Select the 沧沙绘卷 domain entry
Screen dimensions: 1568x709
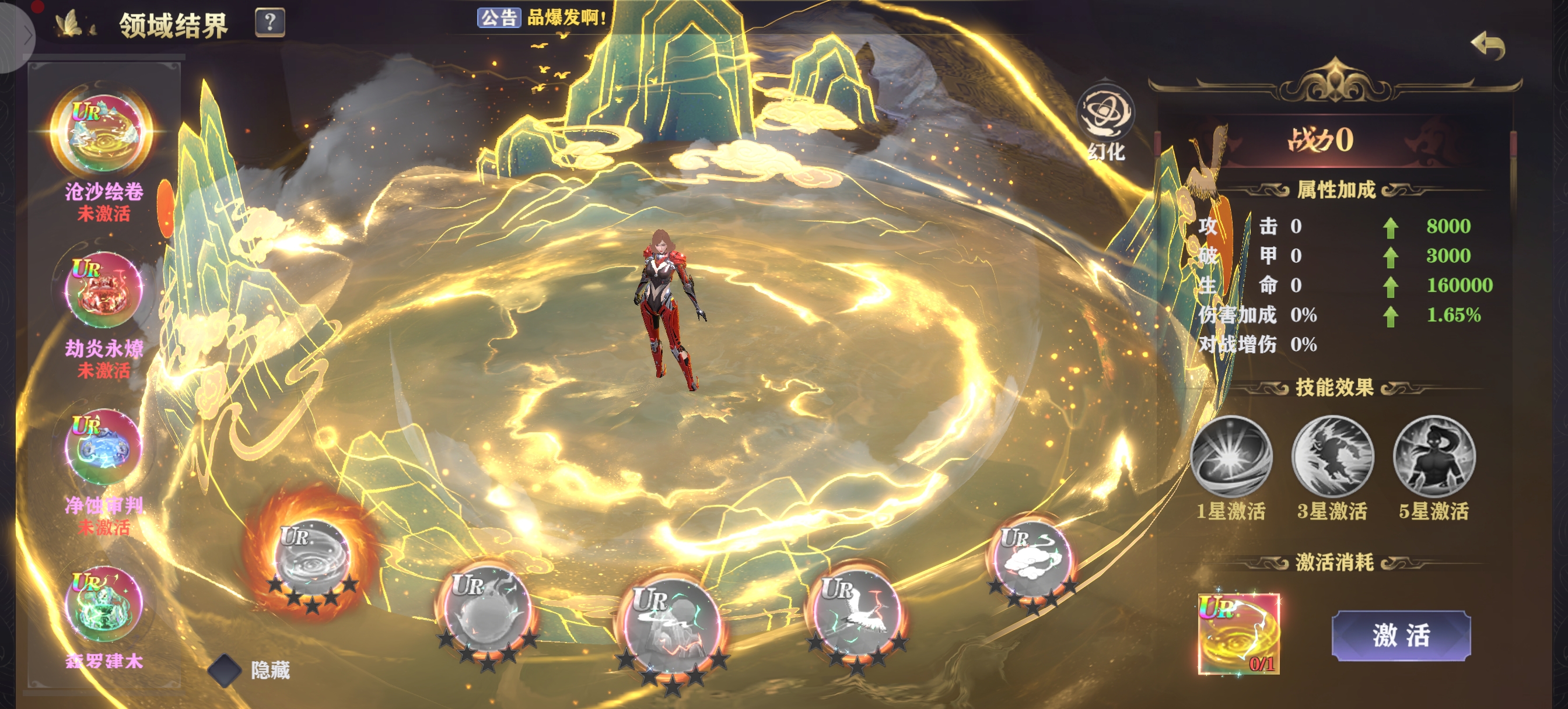point(103,134)
